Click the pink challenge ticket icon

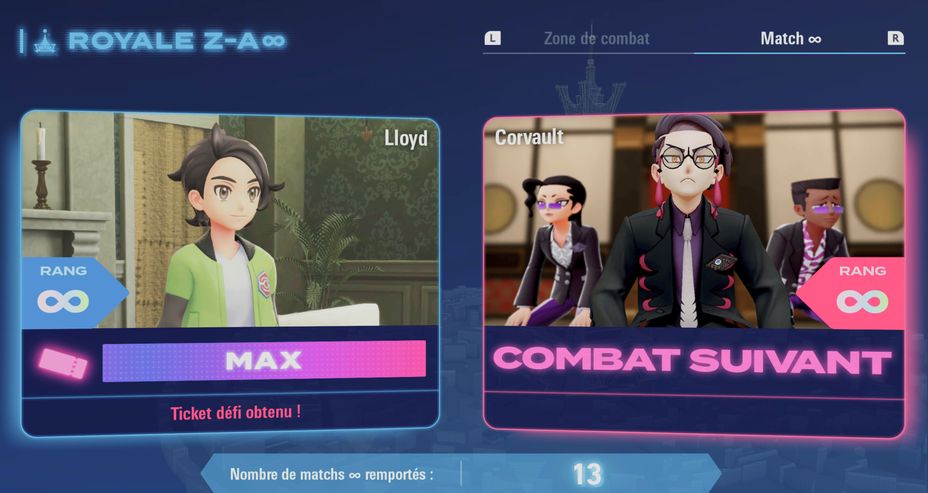[x=64, y=362]
